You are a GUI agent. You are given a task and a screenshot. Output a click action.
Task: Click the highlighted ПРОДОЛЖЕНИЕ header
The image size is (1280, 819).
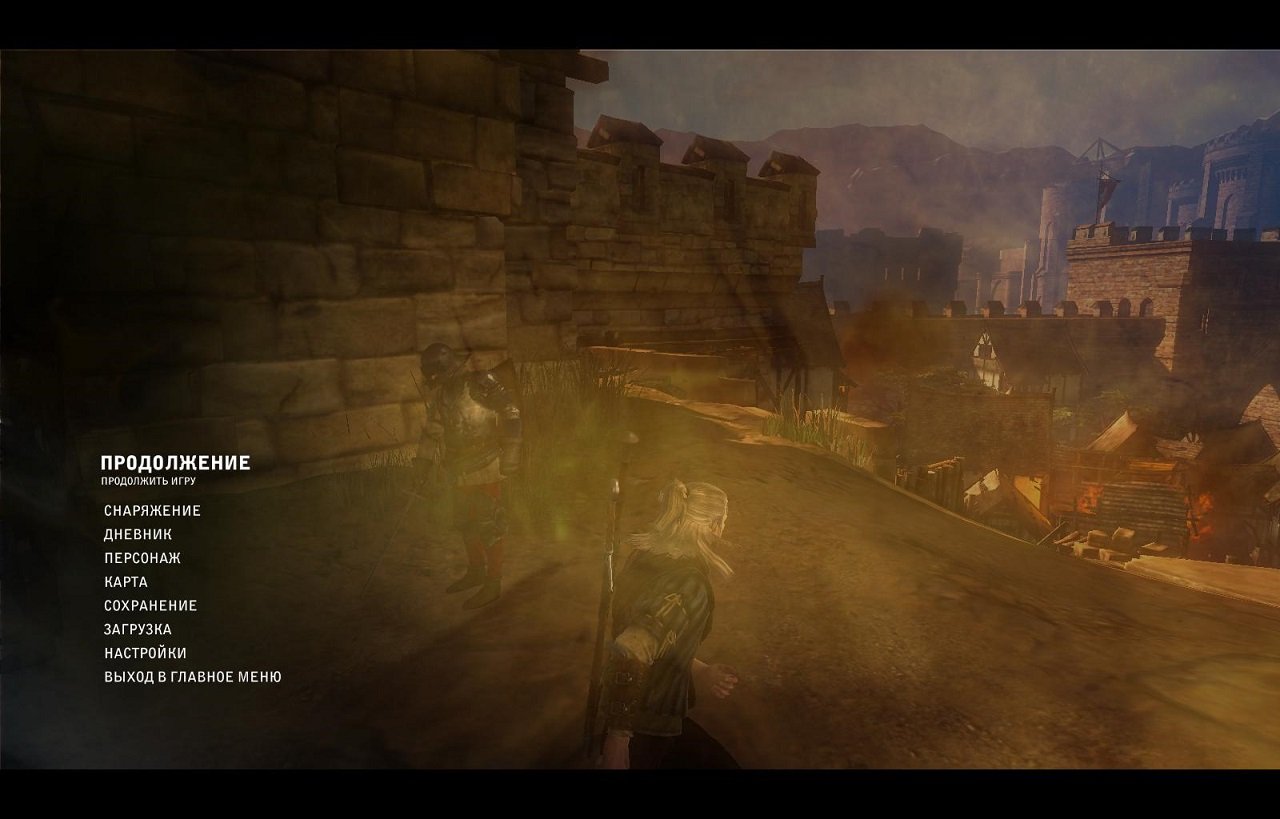click(x=175, y=462)
